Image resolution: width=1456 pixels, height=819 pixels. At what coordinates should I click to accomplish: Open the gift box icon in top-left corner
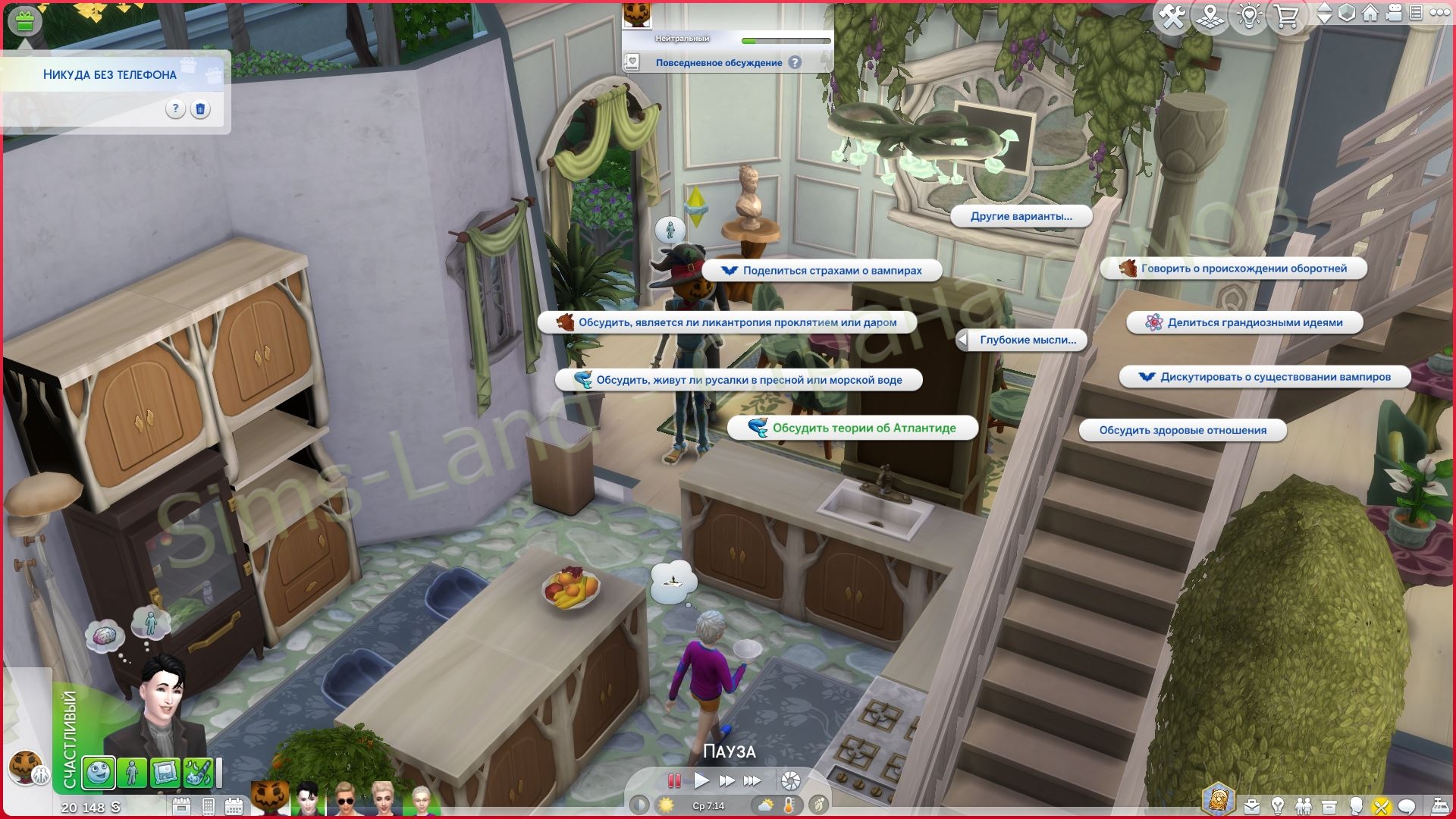24,20
